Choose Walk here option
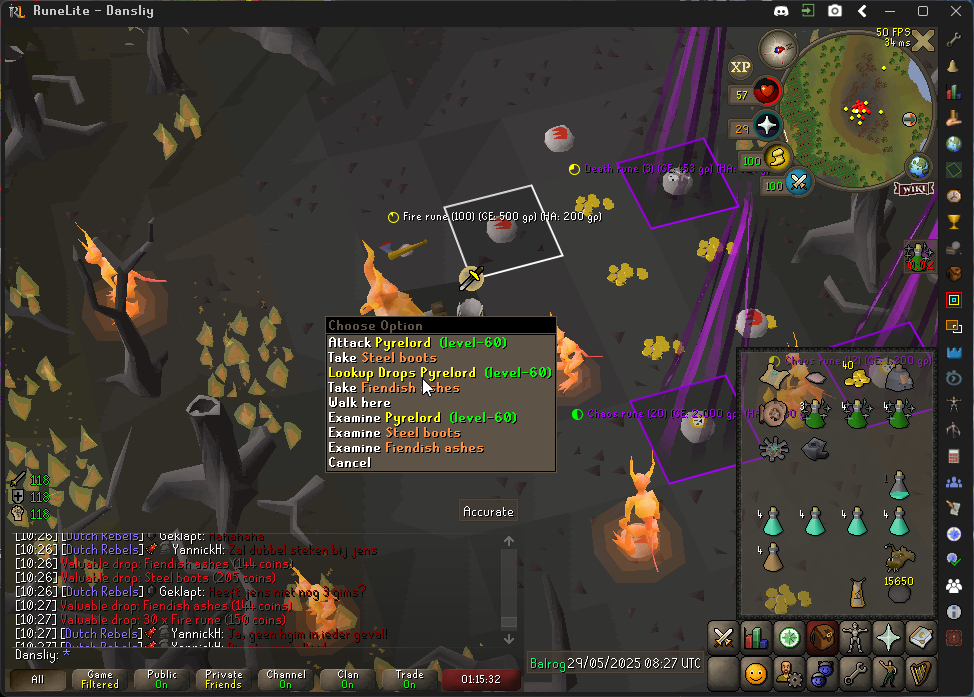Screen dimensions: 974x697 [359, 402]
